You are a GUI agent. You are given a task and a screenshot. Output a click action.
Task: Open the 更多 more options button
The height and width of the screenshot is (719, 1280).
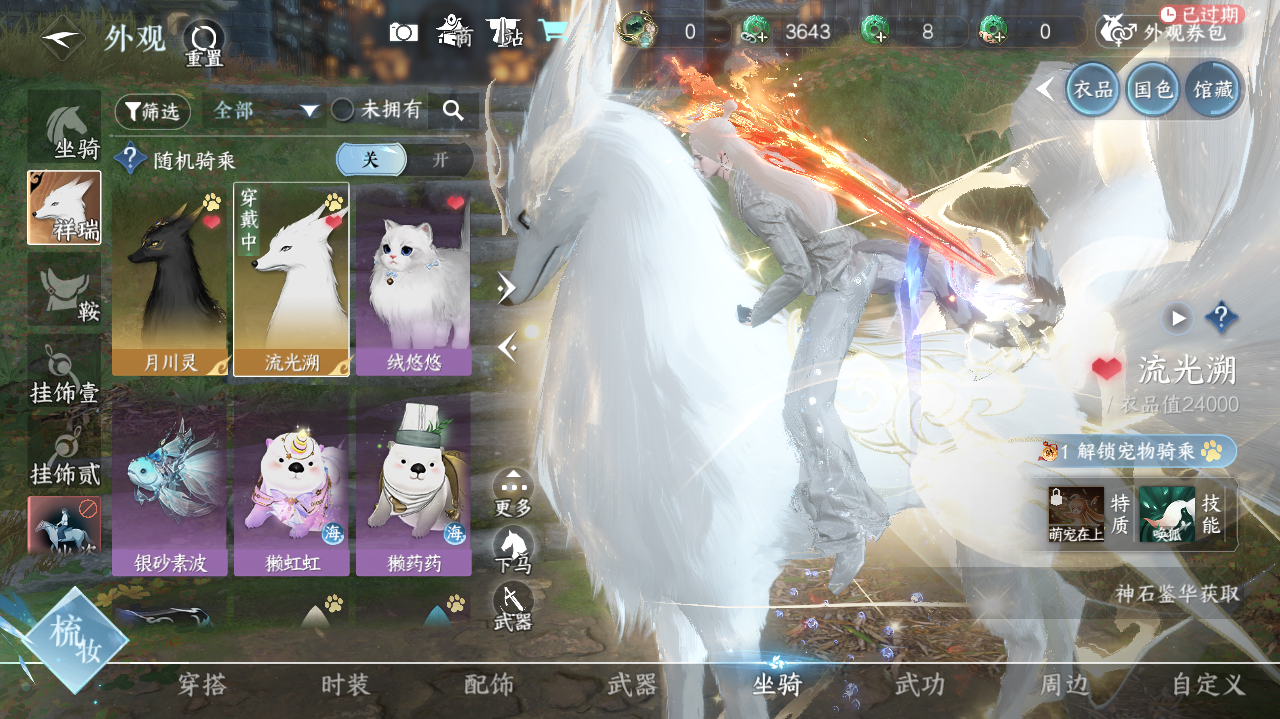pyautogui.click(x=513, y=492)
